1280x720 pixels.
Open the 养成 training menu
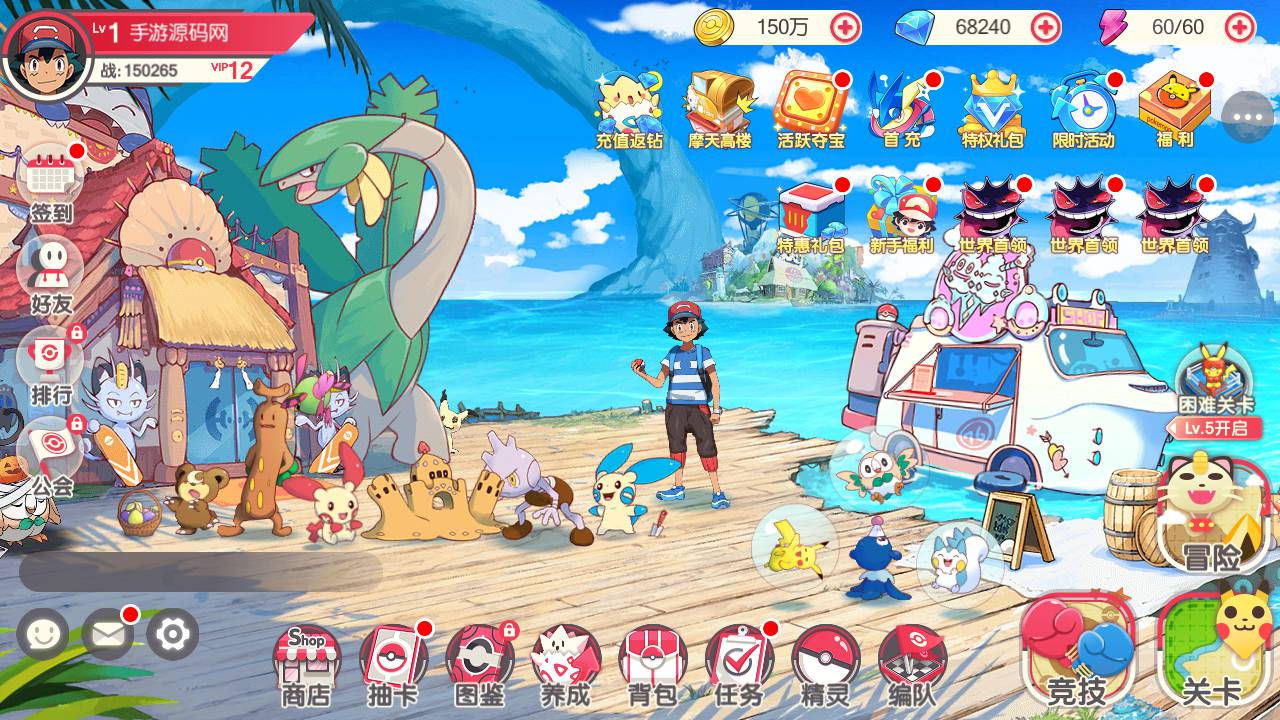coord(566,662)
